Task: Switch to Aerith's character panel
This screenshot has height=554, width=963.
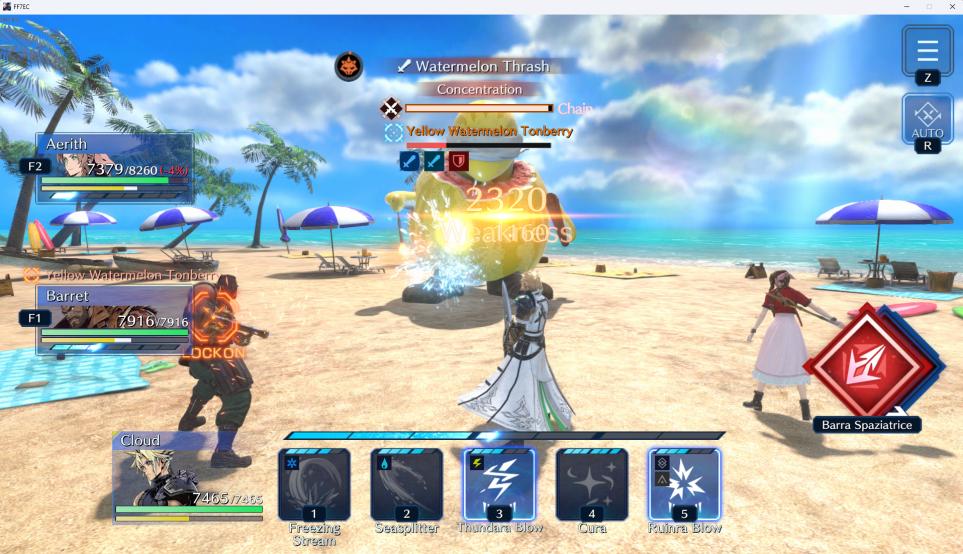Action: [115, 168]
